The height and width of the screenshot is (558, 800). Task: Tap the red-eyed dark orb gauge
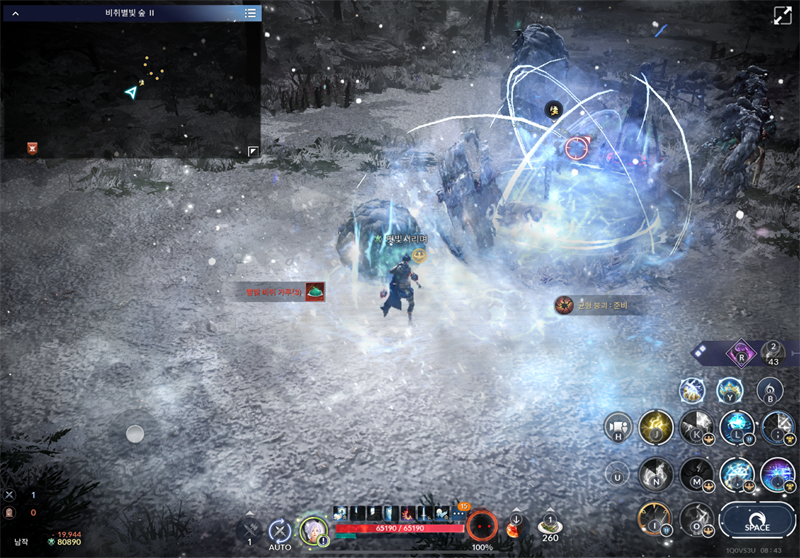tap(482, 525)
